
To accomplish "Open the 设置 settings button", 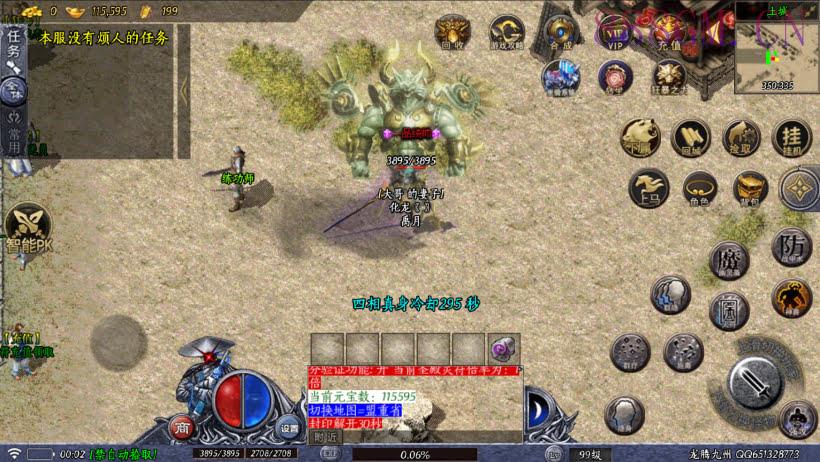I will (289, 428).
